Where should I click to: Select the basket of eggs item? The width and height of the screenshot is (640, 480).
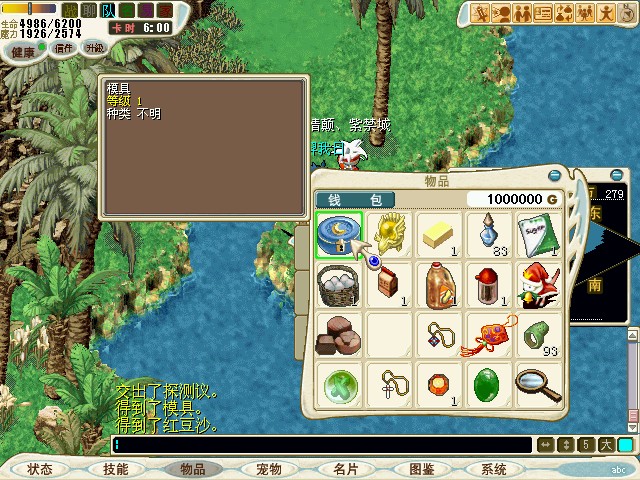[x=338, y=285]
